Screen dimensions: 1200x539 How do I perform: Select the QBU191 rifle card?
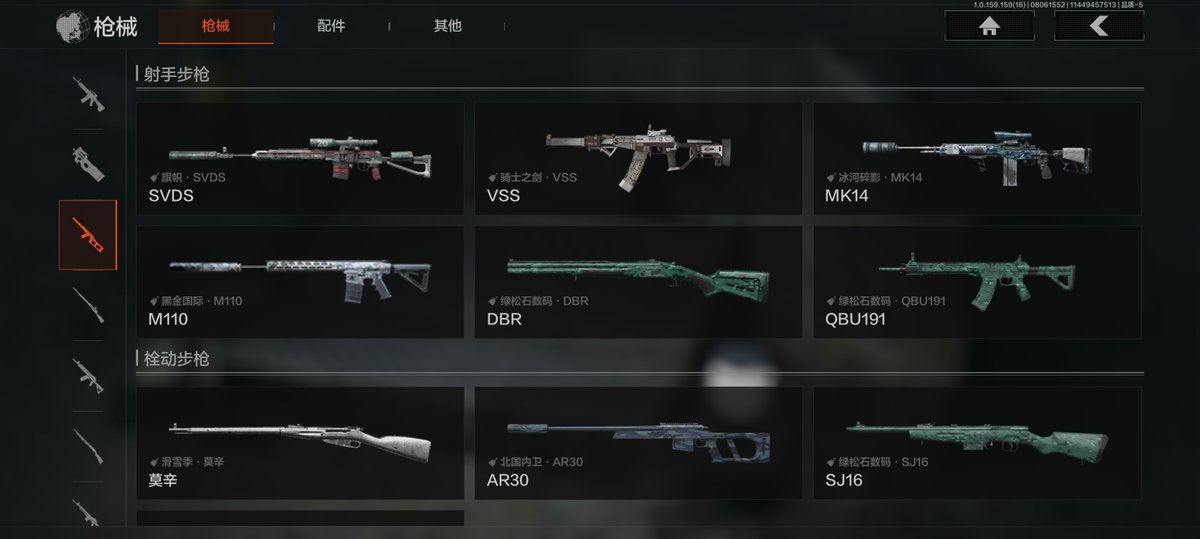[977, 281]
